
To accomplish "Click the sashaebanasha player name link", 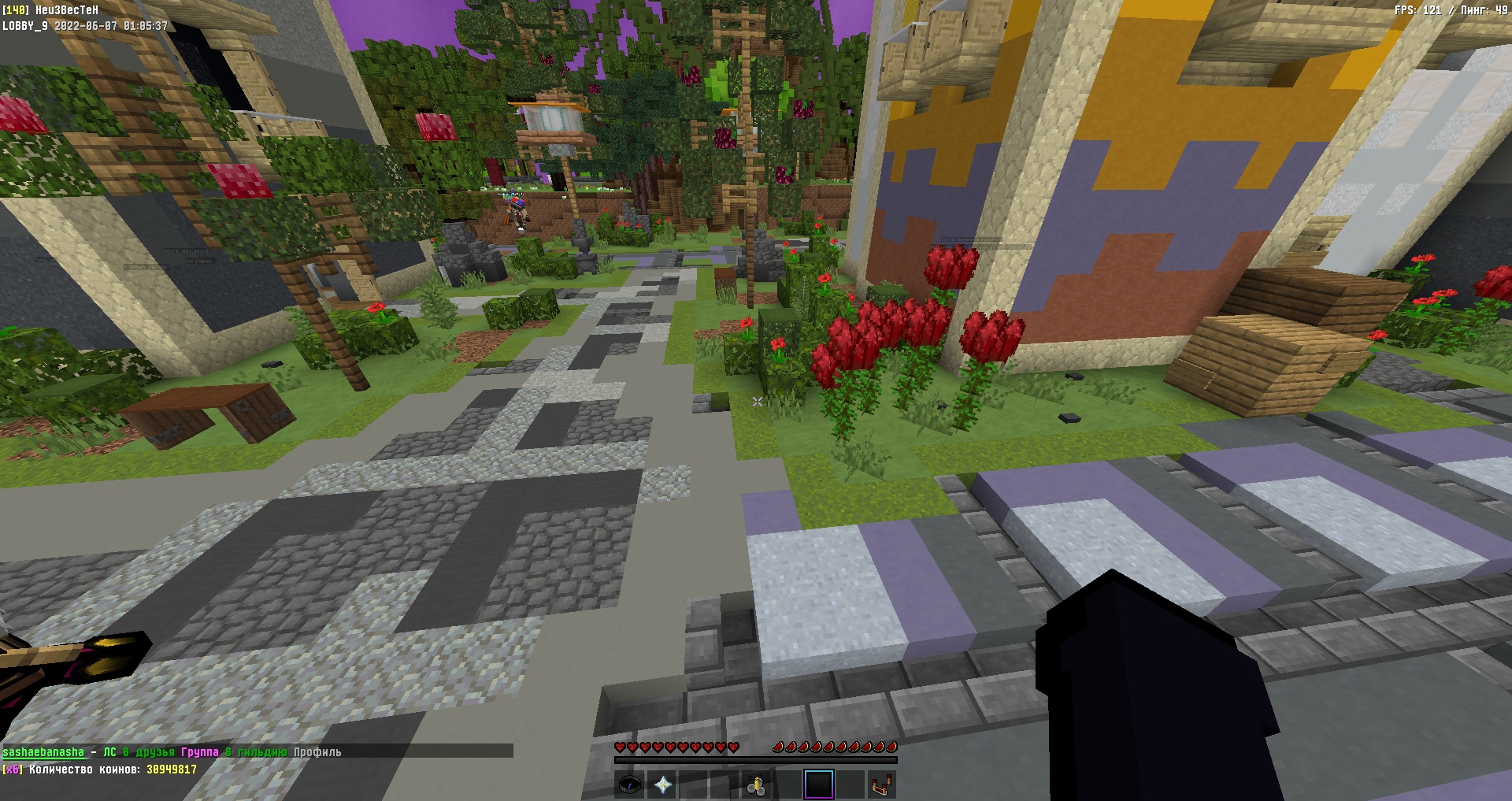I will [43, 752].
